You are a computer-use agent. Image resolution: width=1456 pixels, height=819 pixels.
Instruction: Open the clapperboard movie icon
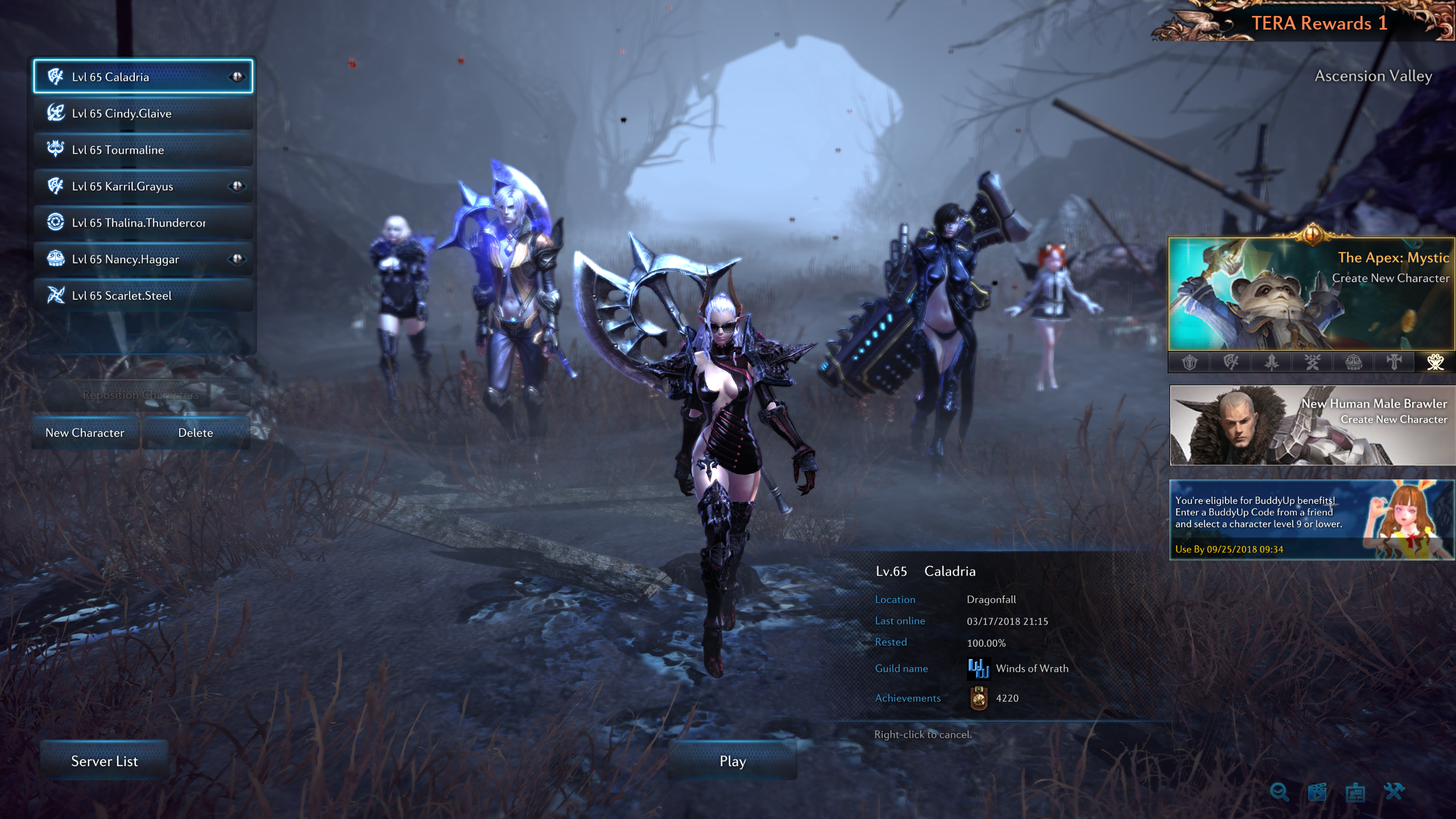1317,791
